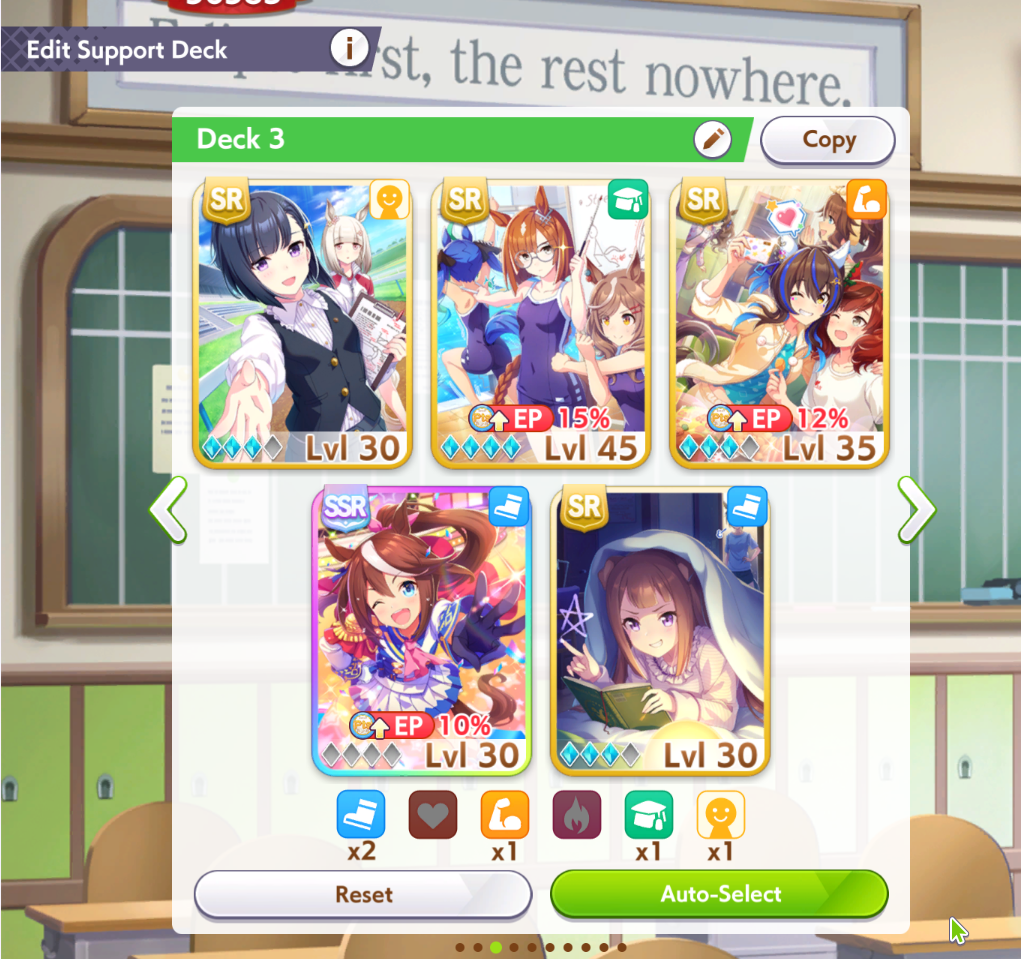Click the guts flame type icon
The image size is (1021, 959).
(577, 814)
